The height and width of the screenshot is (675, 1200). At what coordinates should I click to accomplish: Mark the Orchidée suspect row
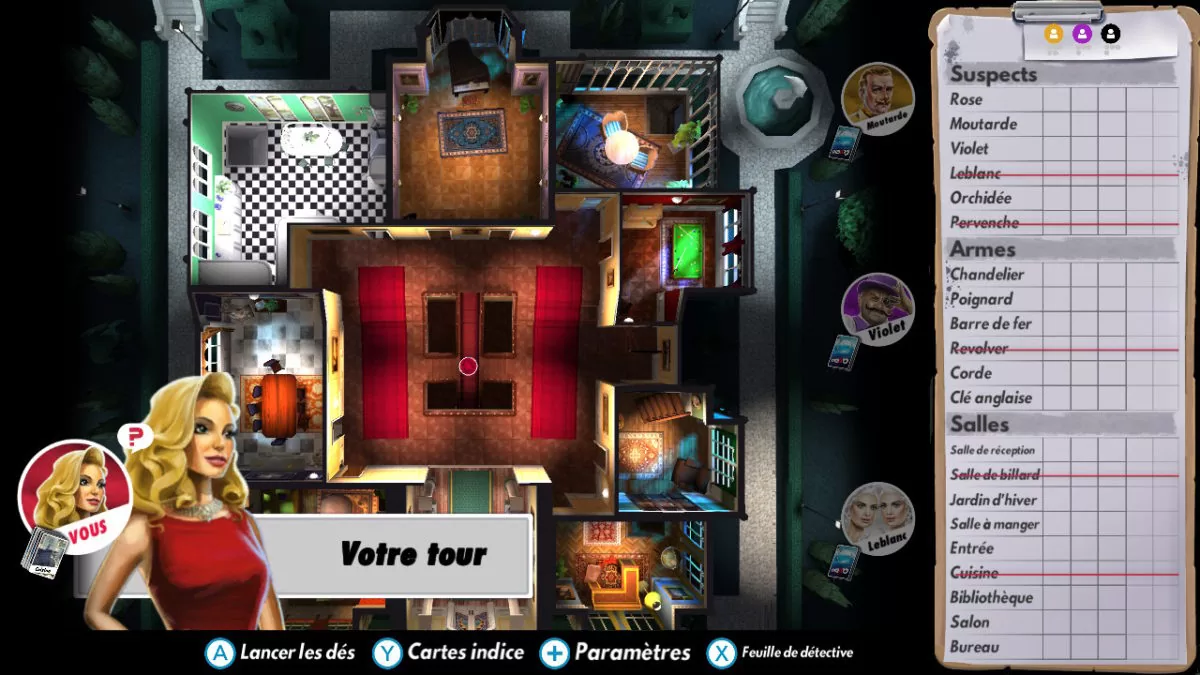coord(981,198)
